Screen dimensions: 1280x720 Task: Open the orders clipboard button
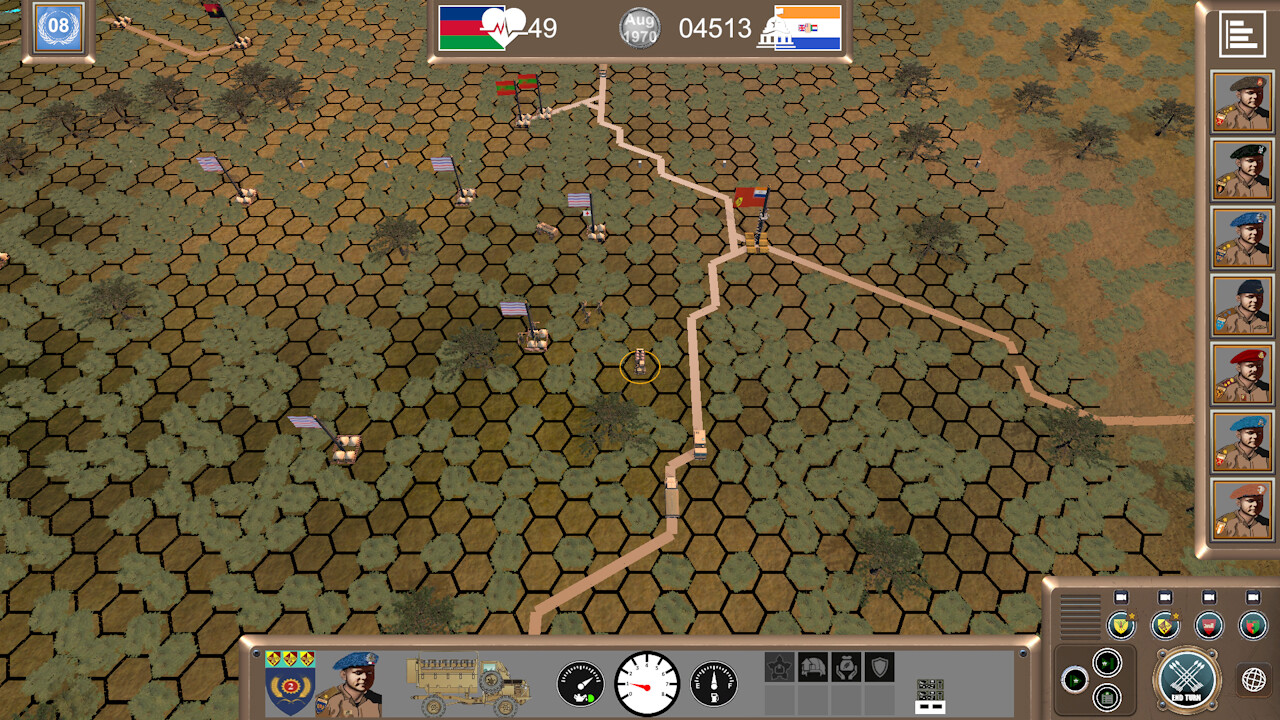click(1105, 698)
